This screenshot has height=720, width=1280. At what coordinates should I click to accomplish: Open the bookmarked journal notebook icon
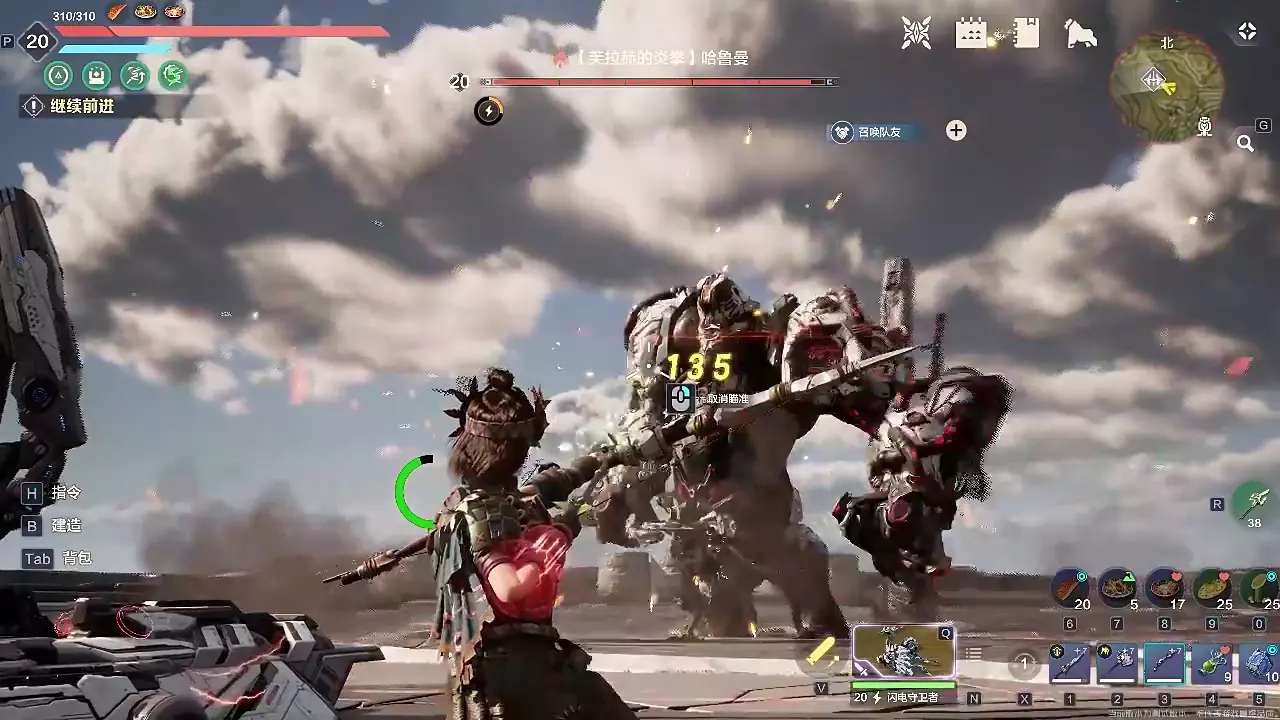(x=1025, y=33)
